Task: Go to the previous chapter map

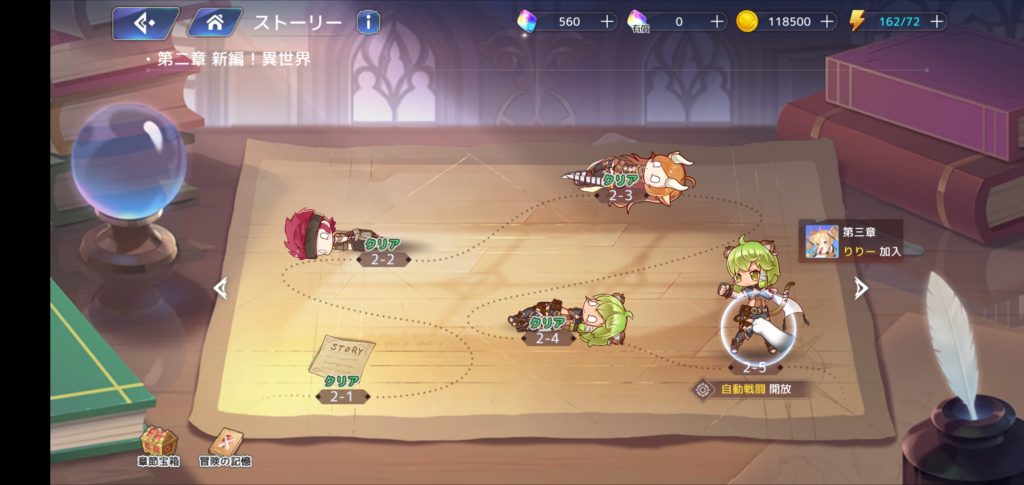Action: point(221,288)
